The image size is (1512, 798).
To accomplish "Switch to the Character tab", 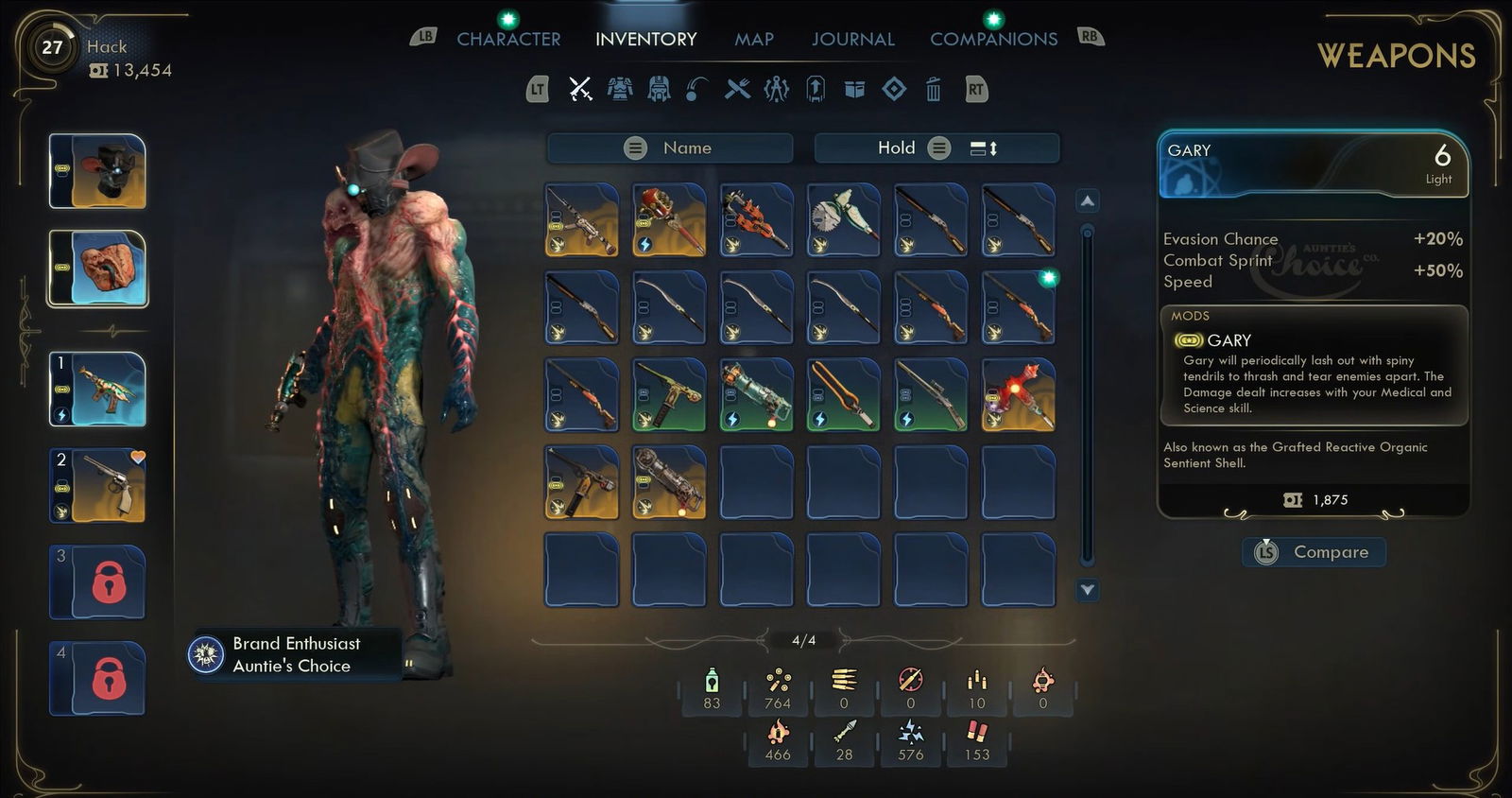I will click(x=508, y=39).
